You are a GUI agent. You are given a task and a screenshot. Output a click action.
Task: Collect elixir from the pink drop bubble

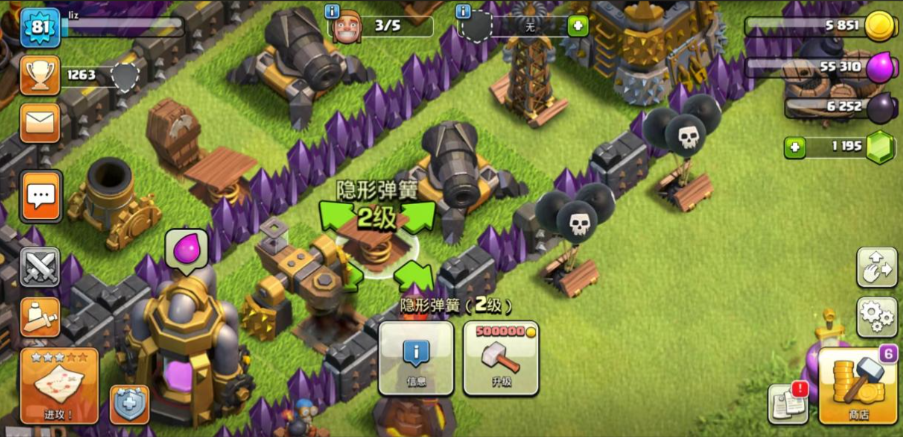186,247
